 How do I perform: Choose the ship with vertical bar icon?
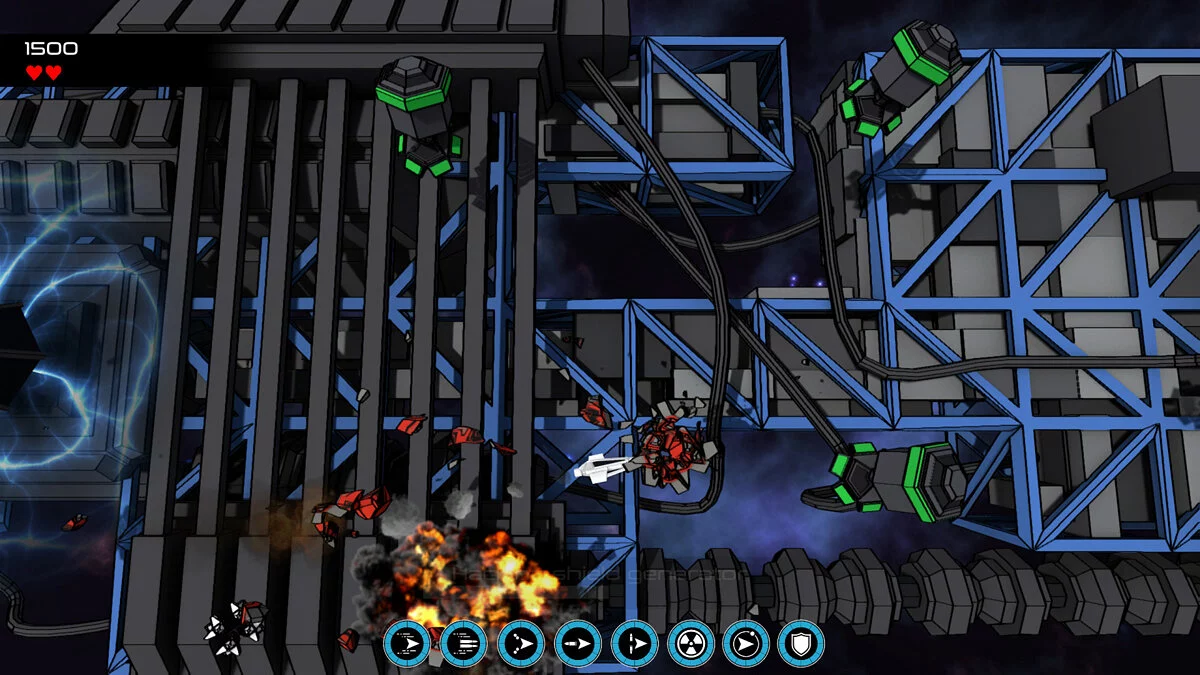tap(634, 644)
